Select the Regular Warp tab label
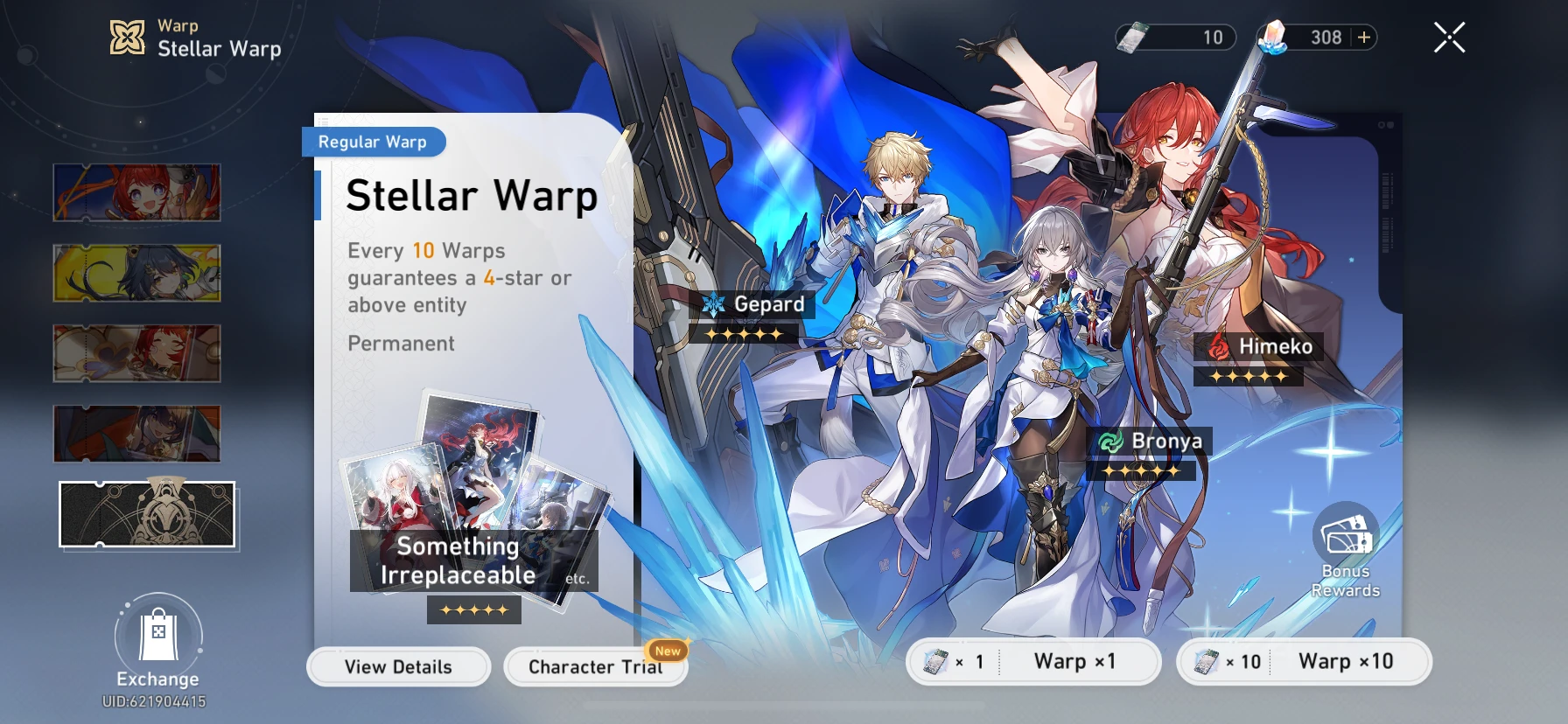1568x724 pixels. [x=374, y=142]
